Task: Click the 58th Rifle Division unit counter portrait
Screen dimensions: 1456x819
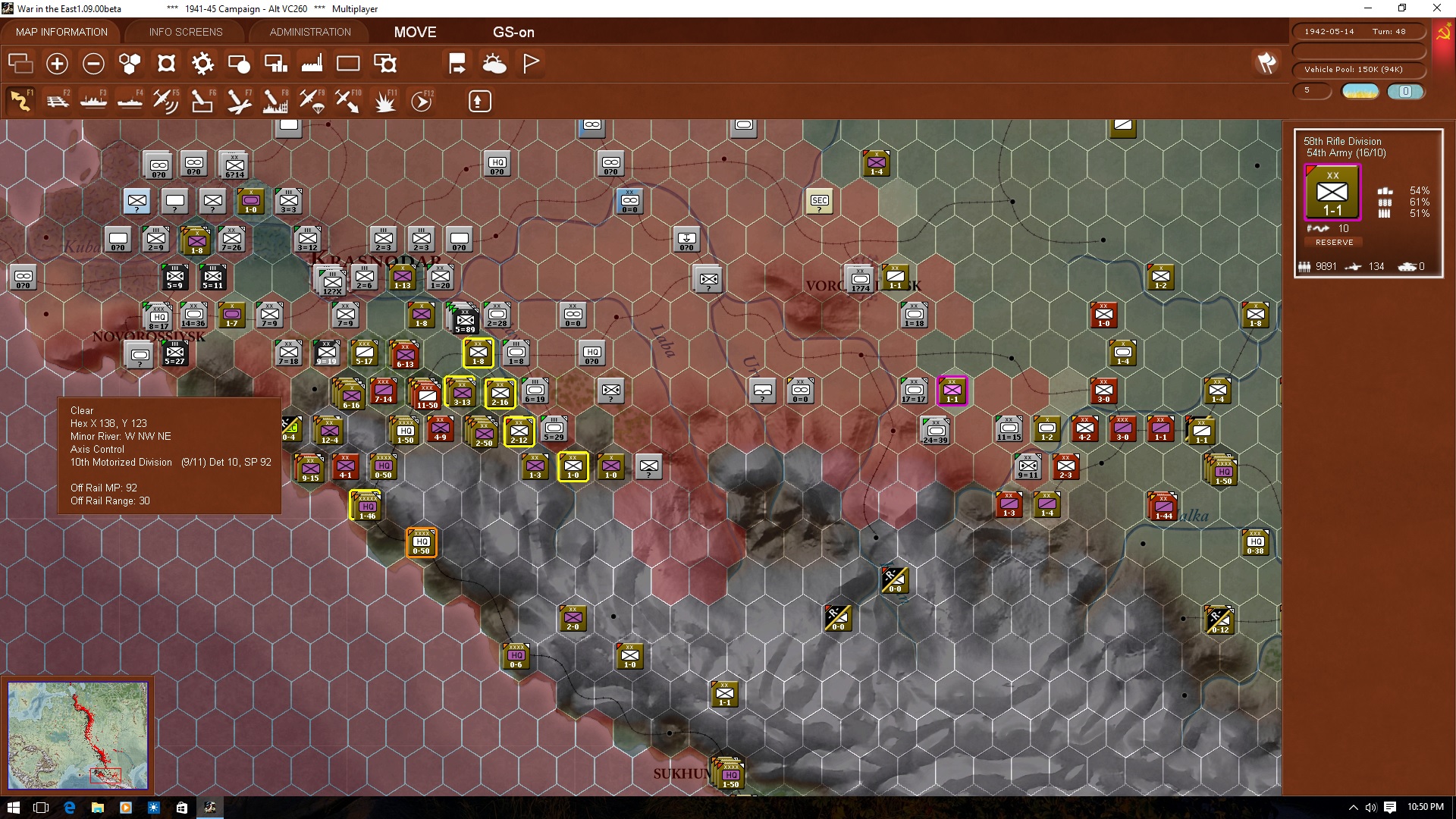Action: click(1332, 192)
